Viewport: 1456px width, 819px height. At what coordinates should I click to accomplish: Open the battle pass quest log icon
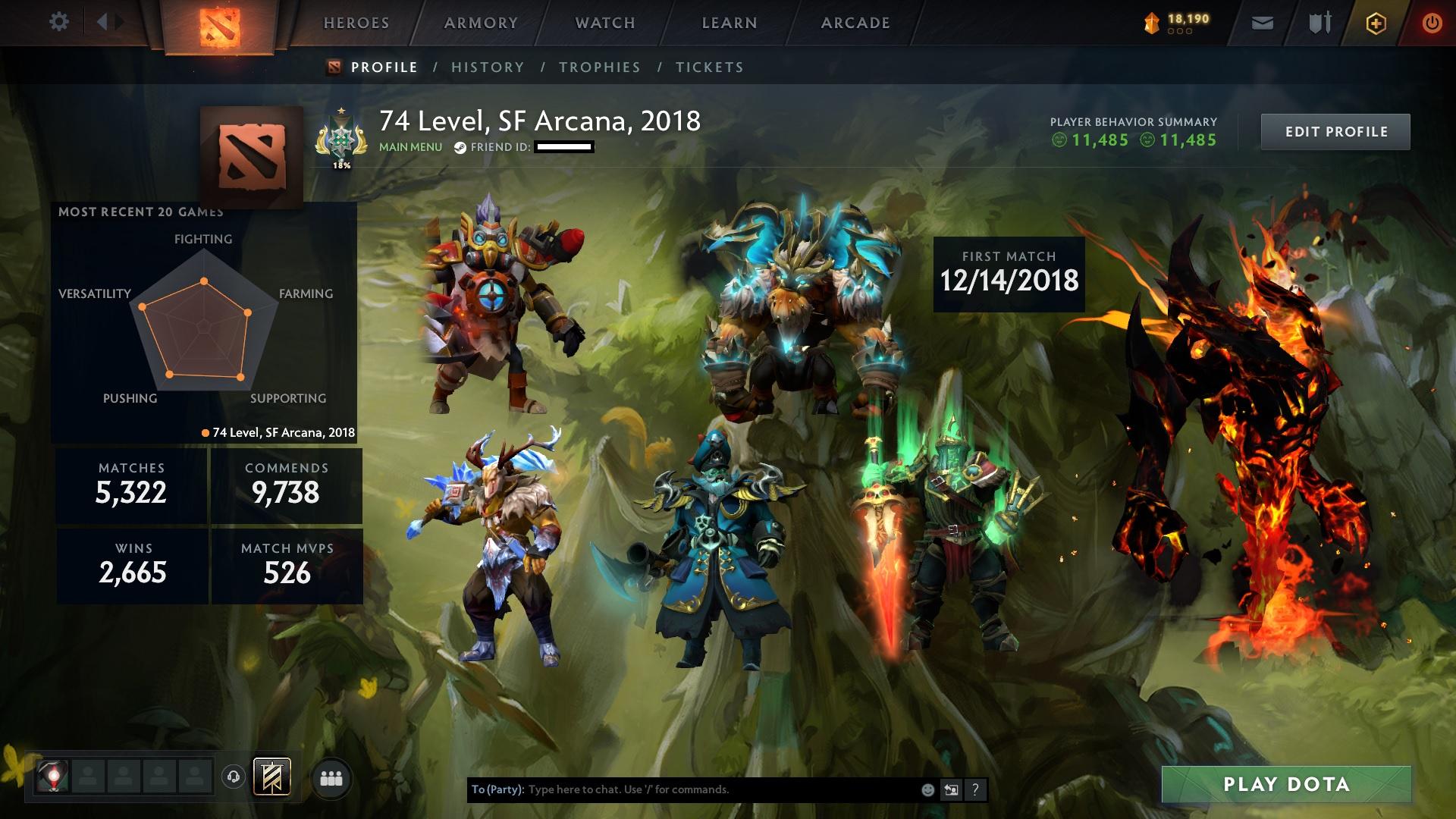tap(273, 777)
